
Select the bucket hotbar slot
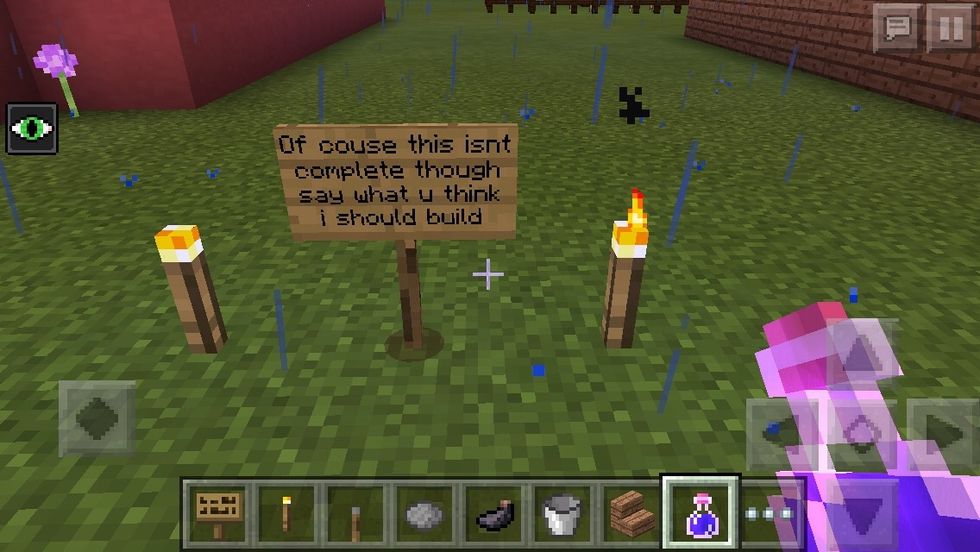coord(562,513)
